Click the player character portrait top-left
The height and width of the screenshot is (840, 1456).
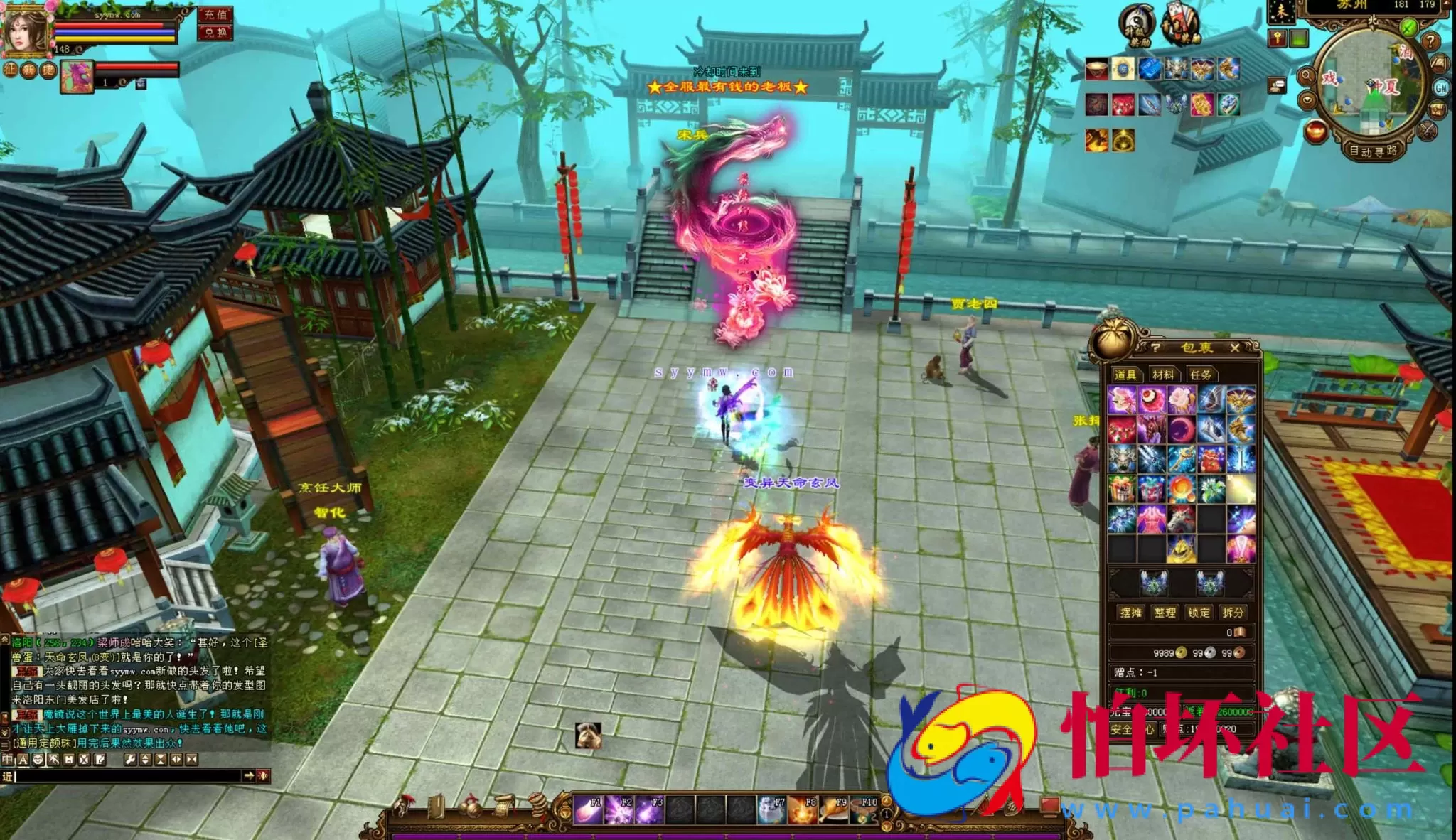click(26, 29)
